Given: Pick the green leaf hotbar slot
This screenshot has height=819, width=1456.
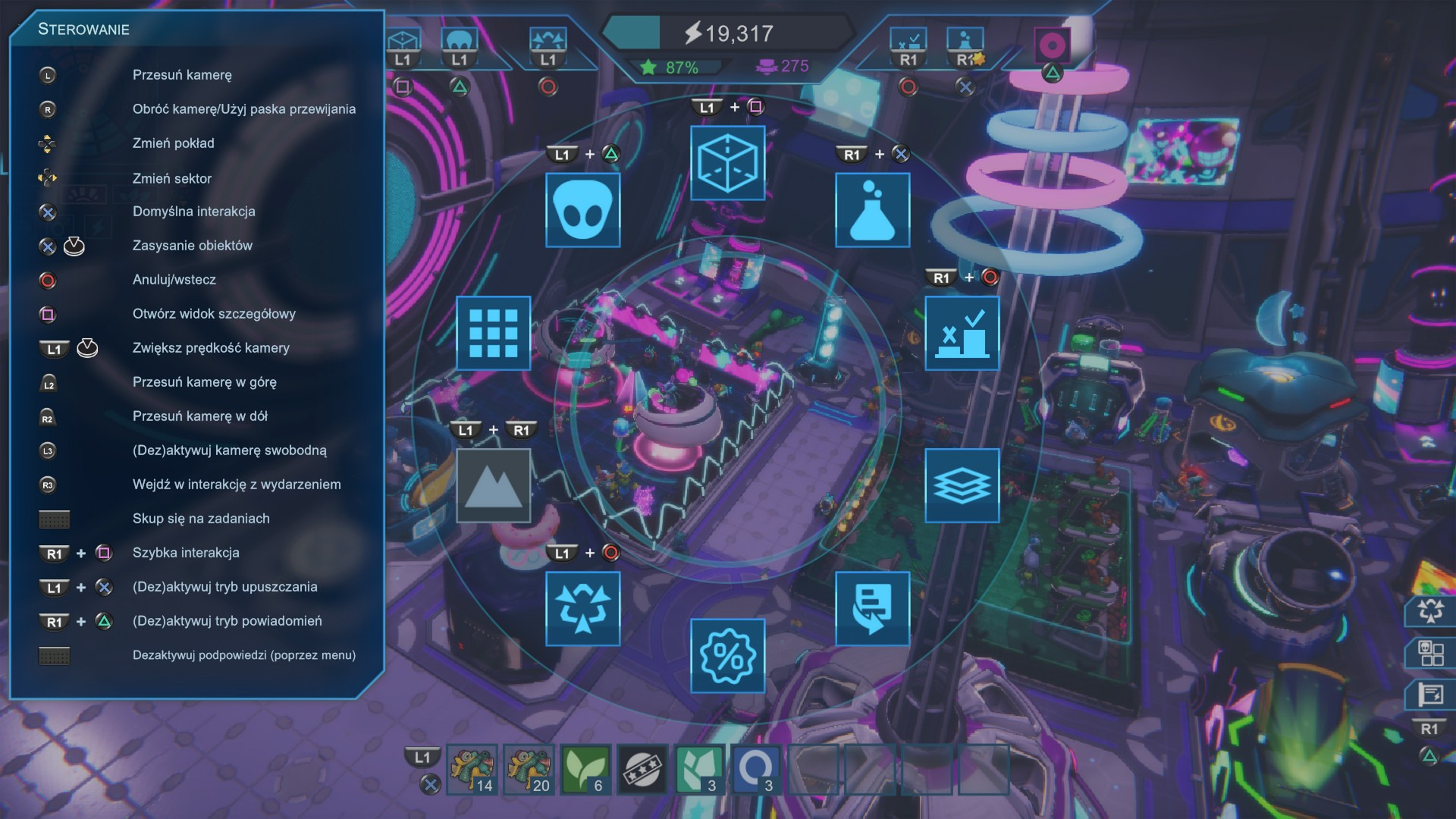Looking at the screenshot, I should click(x=585, y=770).
